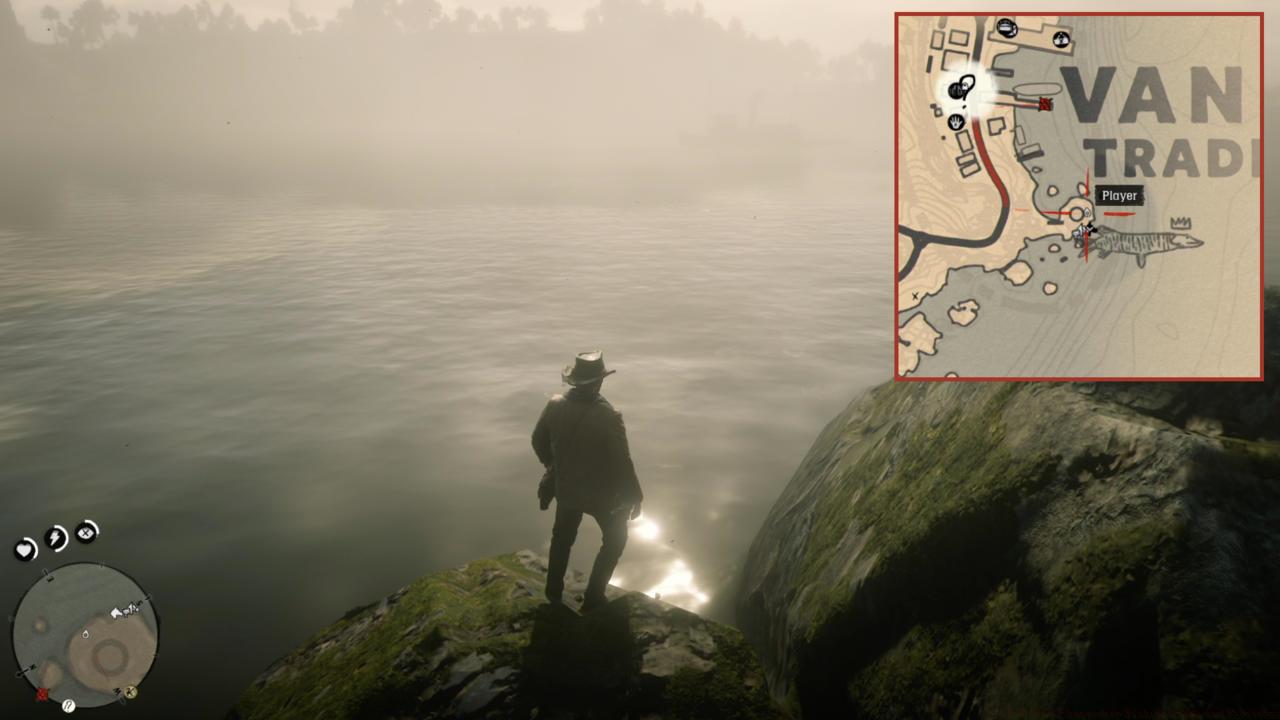Click the question mark icon below the minimap
1280x720 pixels.
click(68, 705)
